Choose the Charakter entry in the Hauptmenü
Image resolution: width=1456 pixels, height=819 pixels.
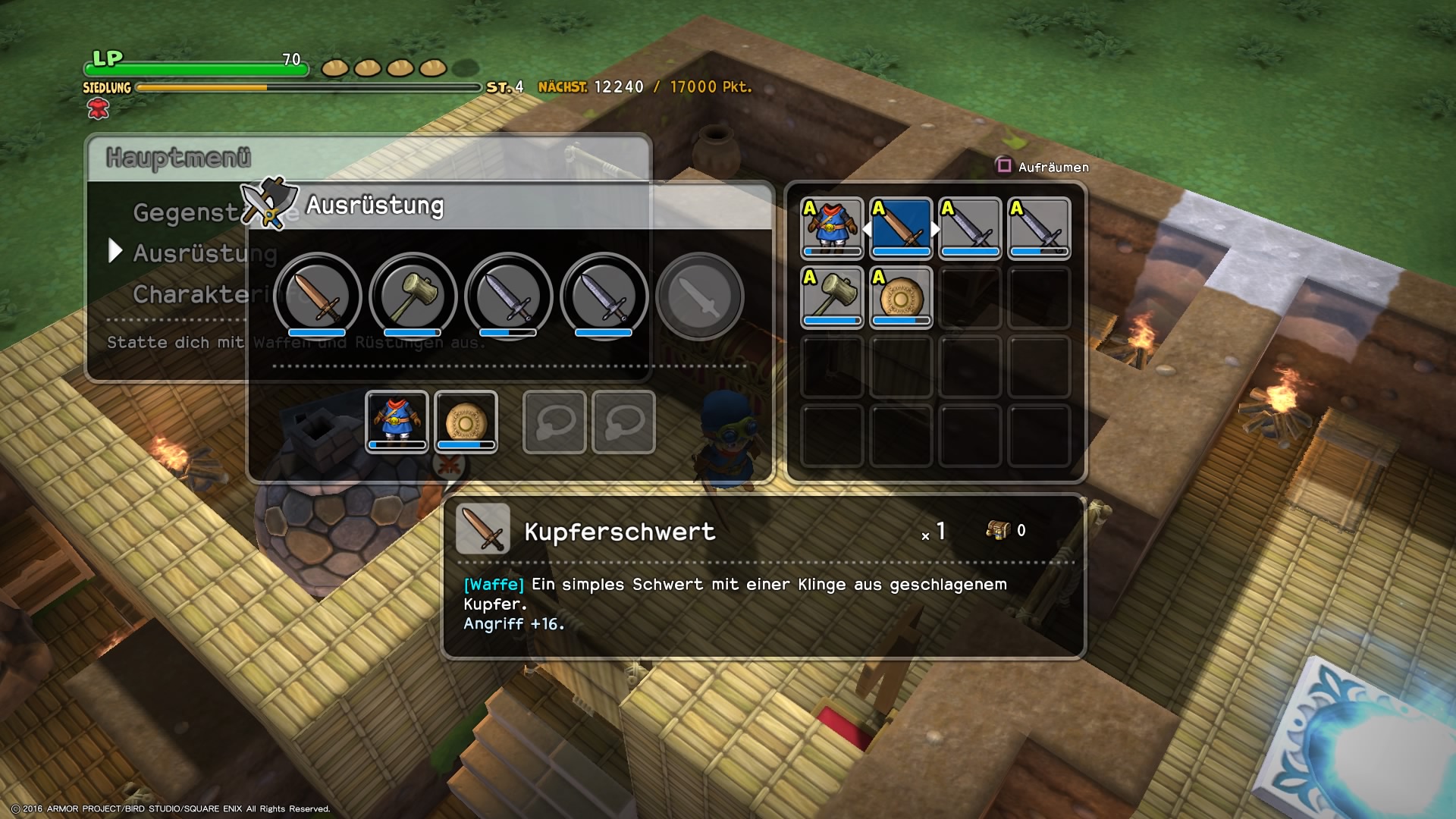tap(190, 294)
